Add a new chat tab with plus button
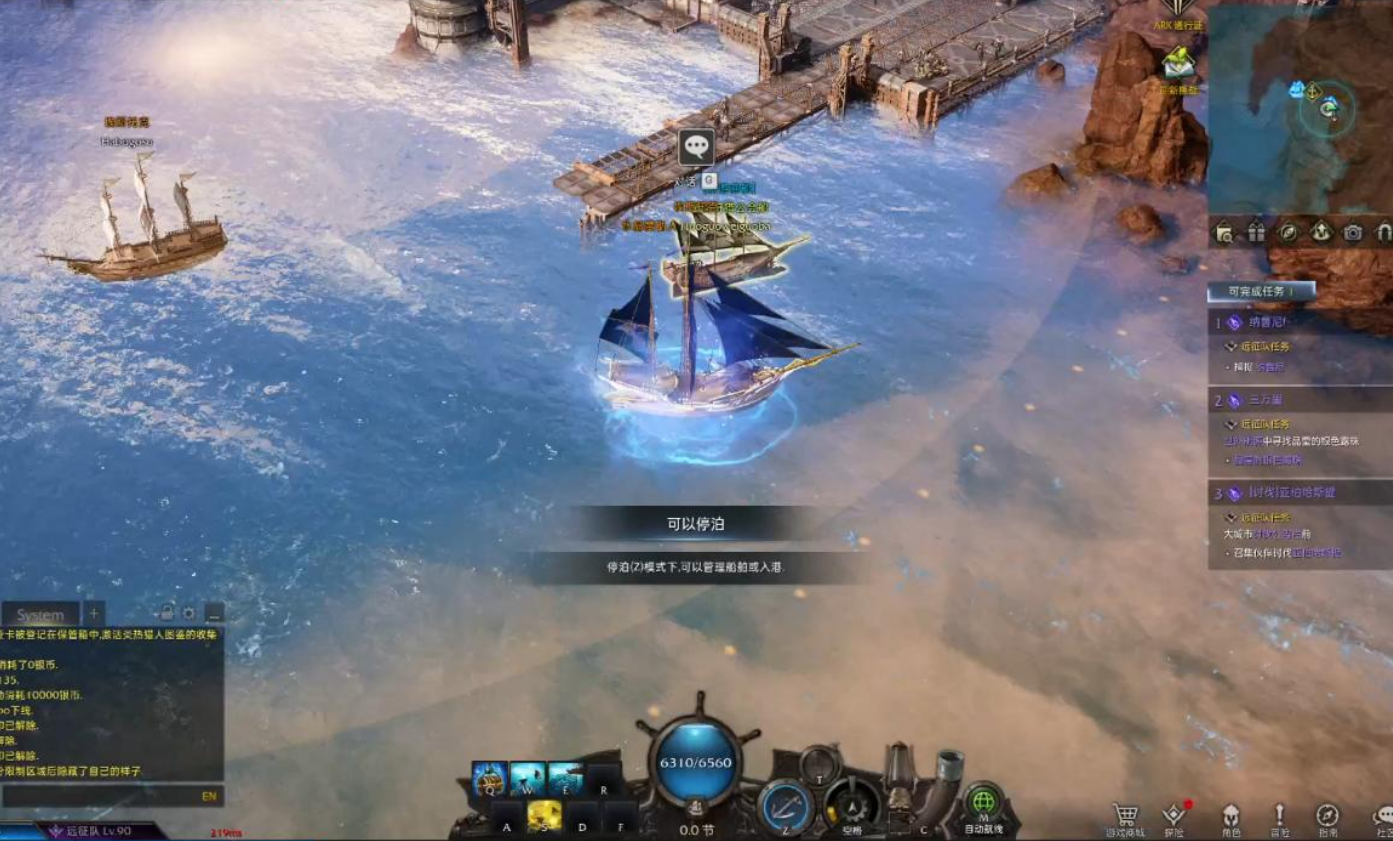Screen dimensions: 1393x841 coord(94,613)
